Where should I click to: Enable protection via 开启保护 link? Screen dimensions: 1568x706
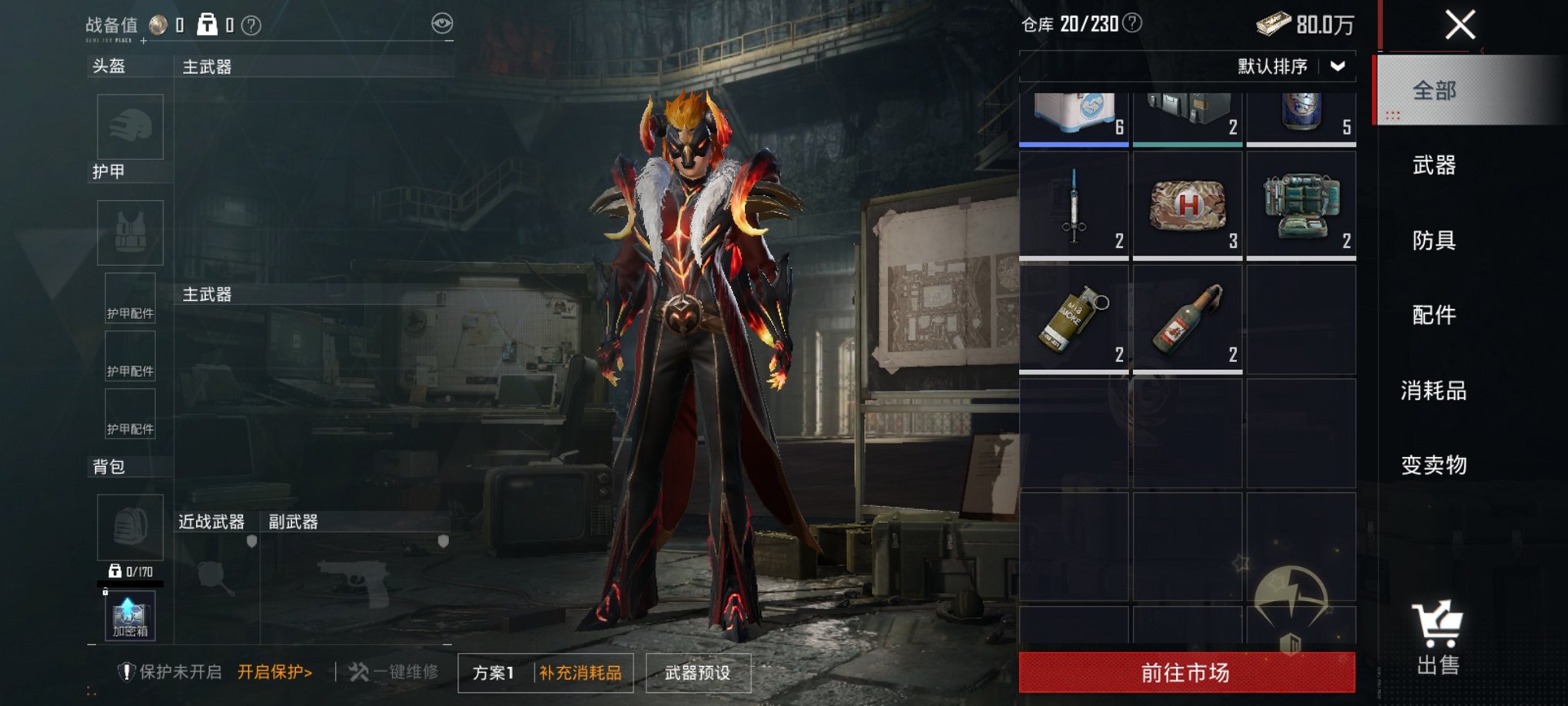tap(274, 672)
